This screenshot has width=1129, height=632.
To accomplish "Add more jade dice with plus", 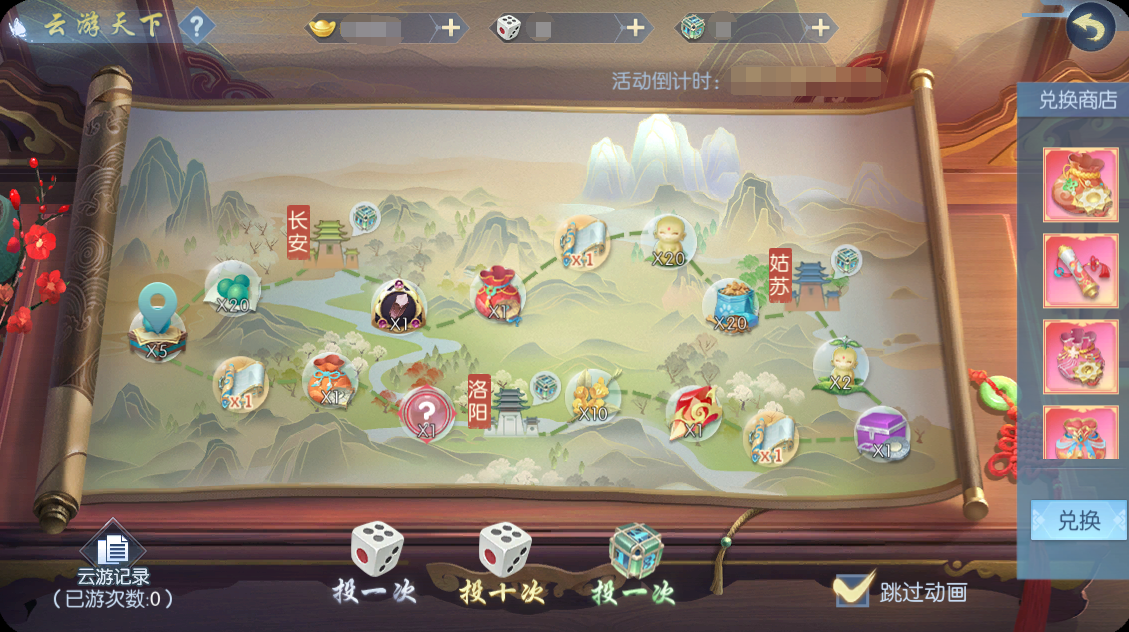I will [x=820, y=28].
